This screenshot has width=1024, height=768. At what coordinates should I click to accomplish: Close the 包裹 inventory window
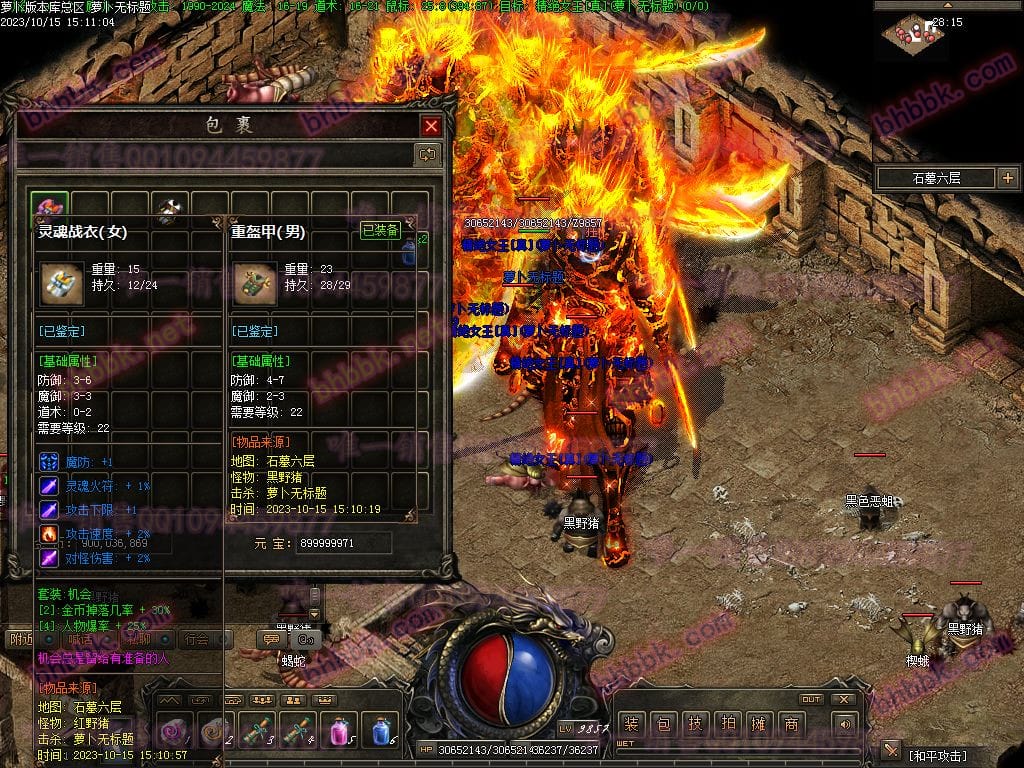[431, 126]
